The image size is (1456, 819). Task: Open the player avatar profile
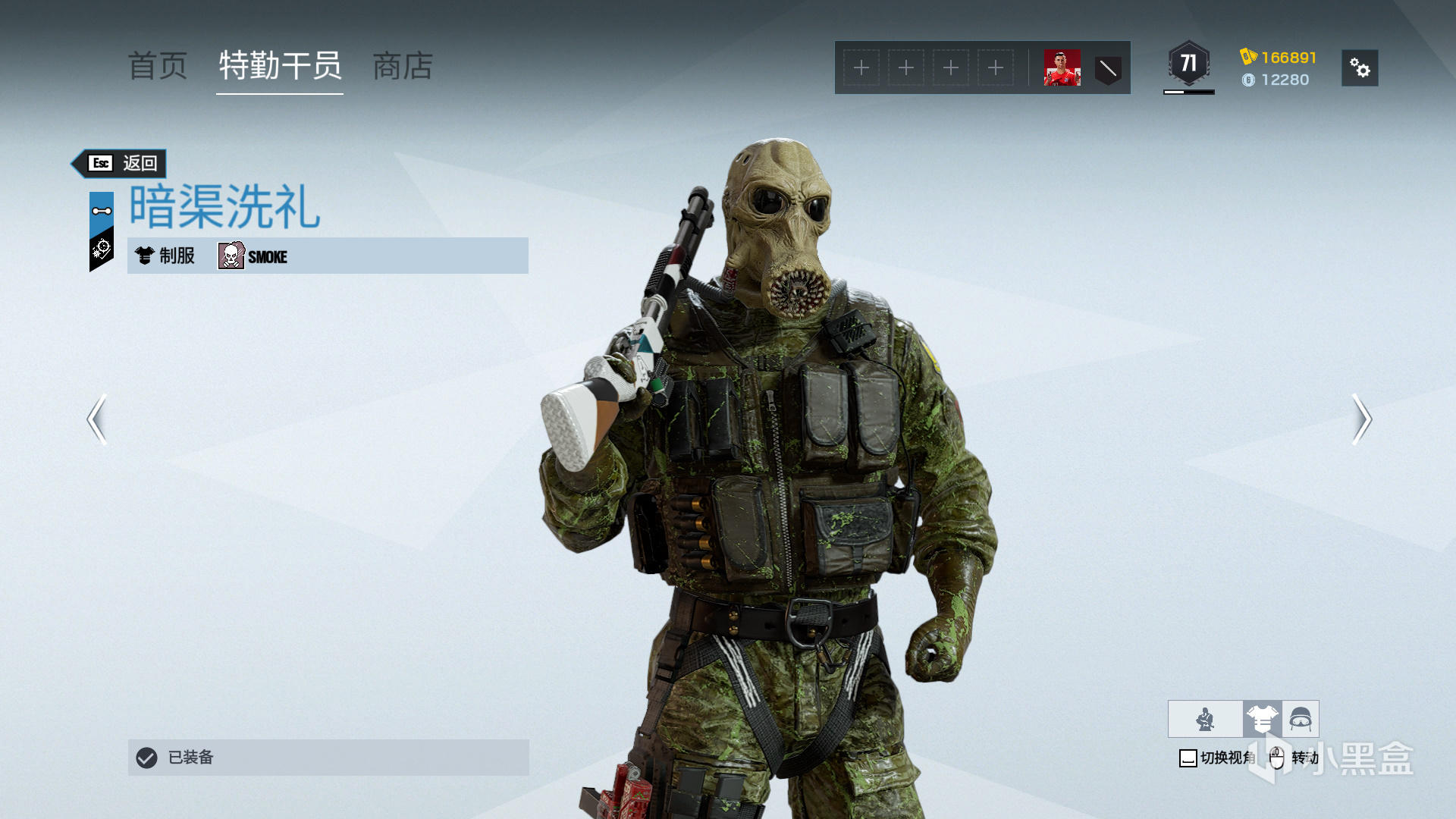pos(1062,68)
